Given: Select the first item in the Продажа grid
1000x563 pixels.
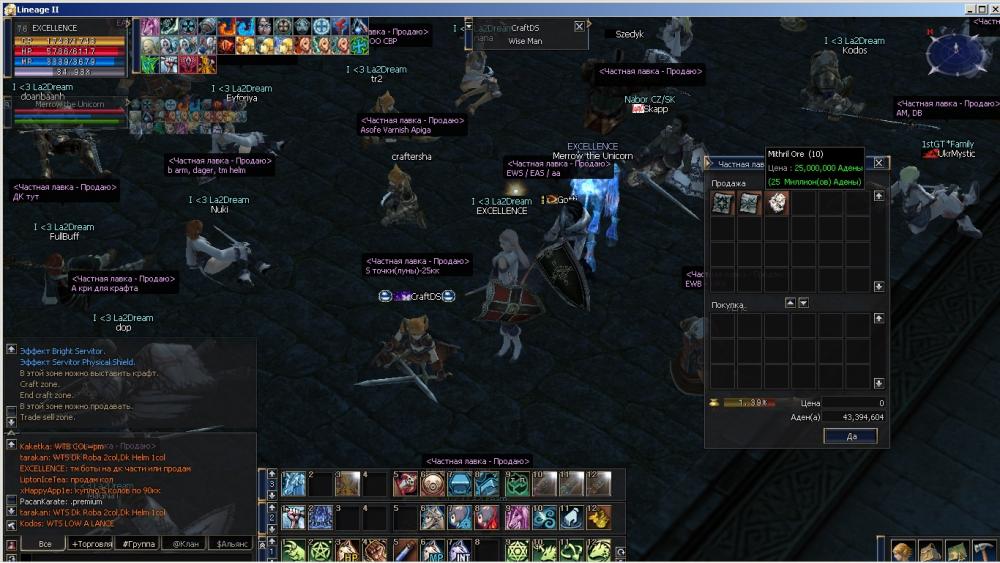Looking at the screenshot, I should point(723,203).
